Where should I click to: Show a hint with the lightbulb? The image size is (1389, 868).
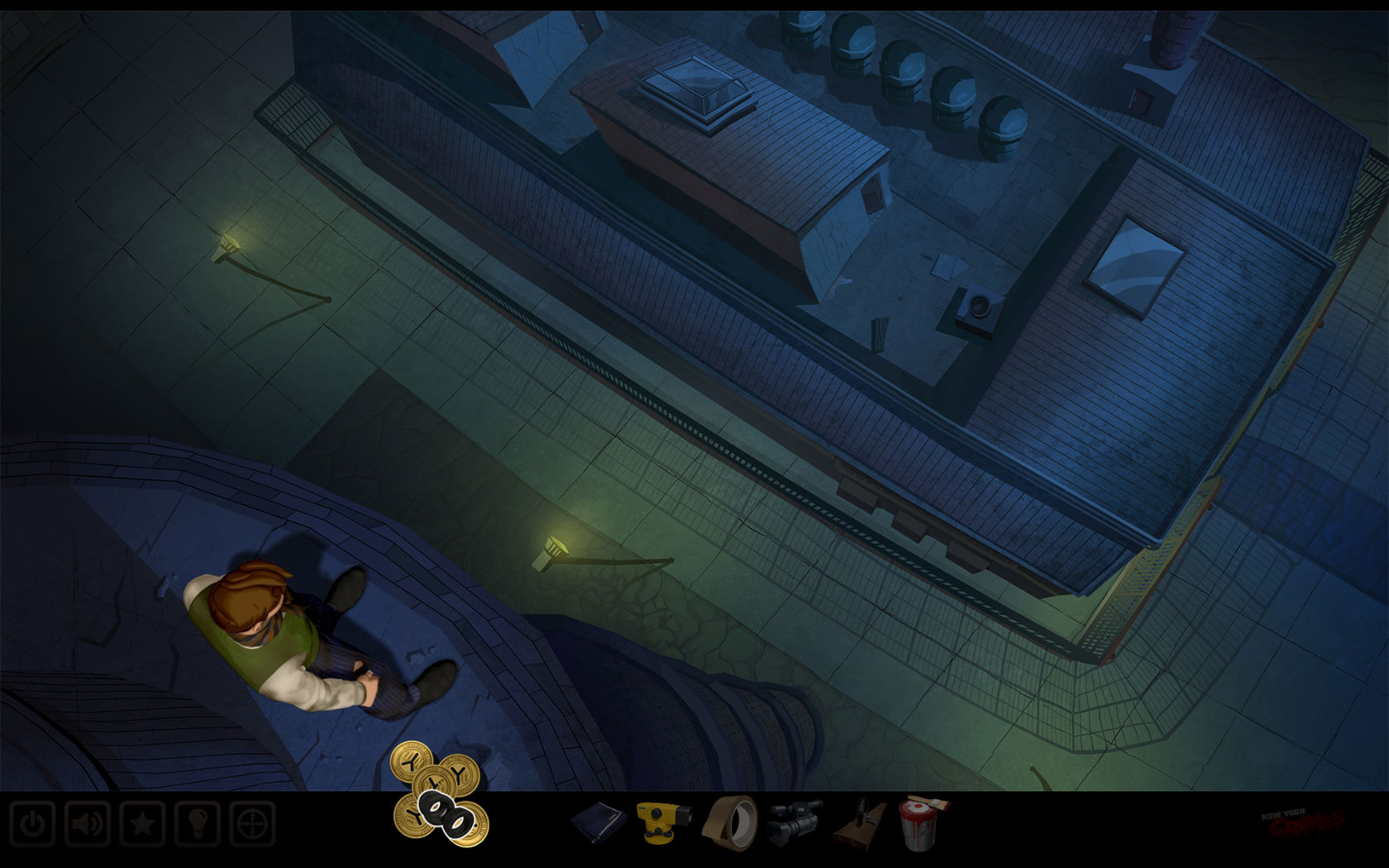click(197, 824)
